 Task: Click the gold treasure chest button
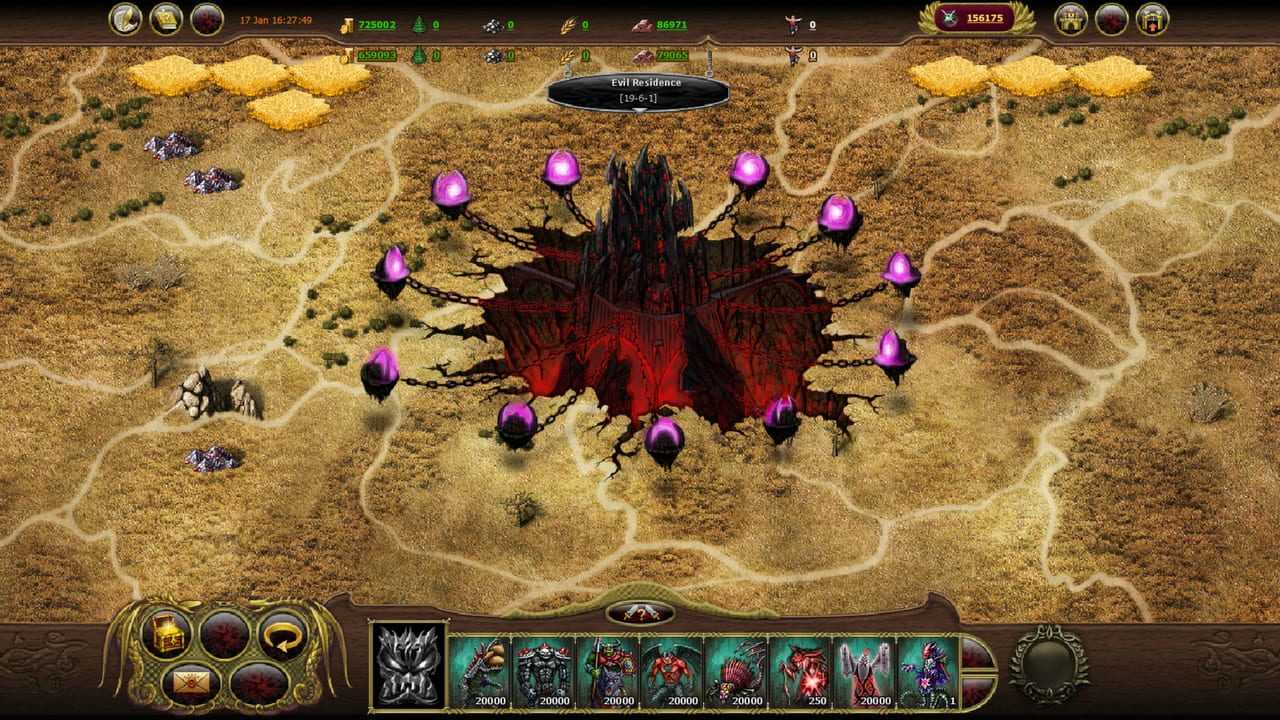166,633
